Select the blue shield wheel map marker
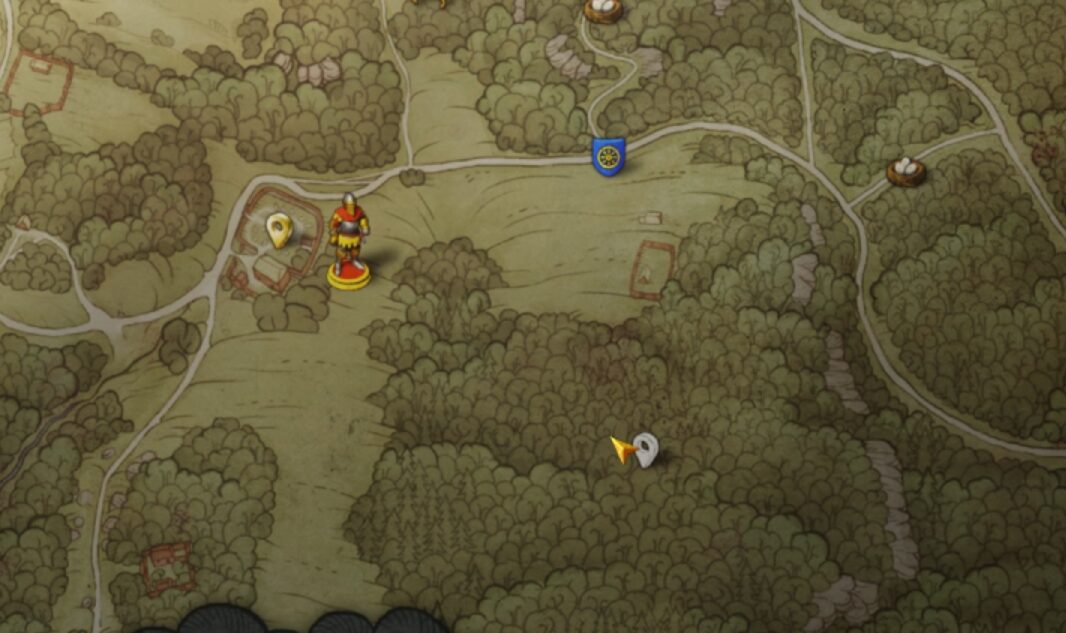The width and height of the screenshot is (1066, 633). [608, 156]
